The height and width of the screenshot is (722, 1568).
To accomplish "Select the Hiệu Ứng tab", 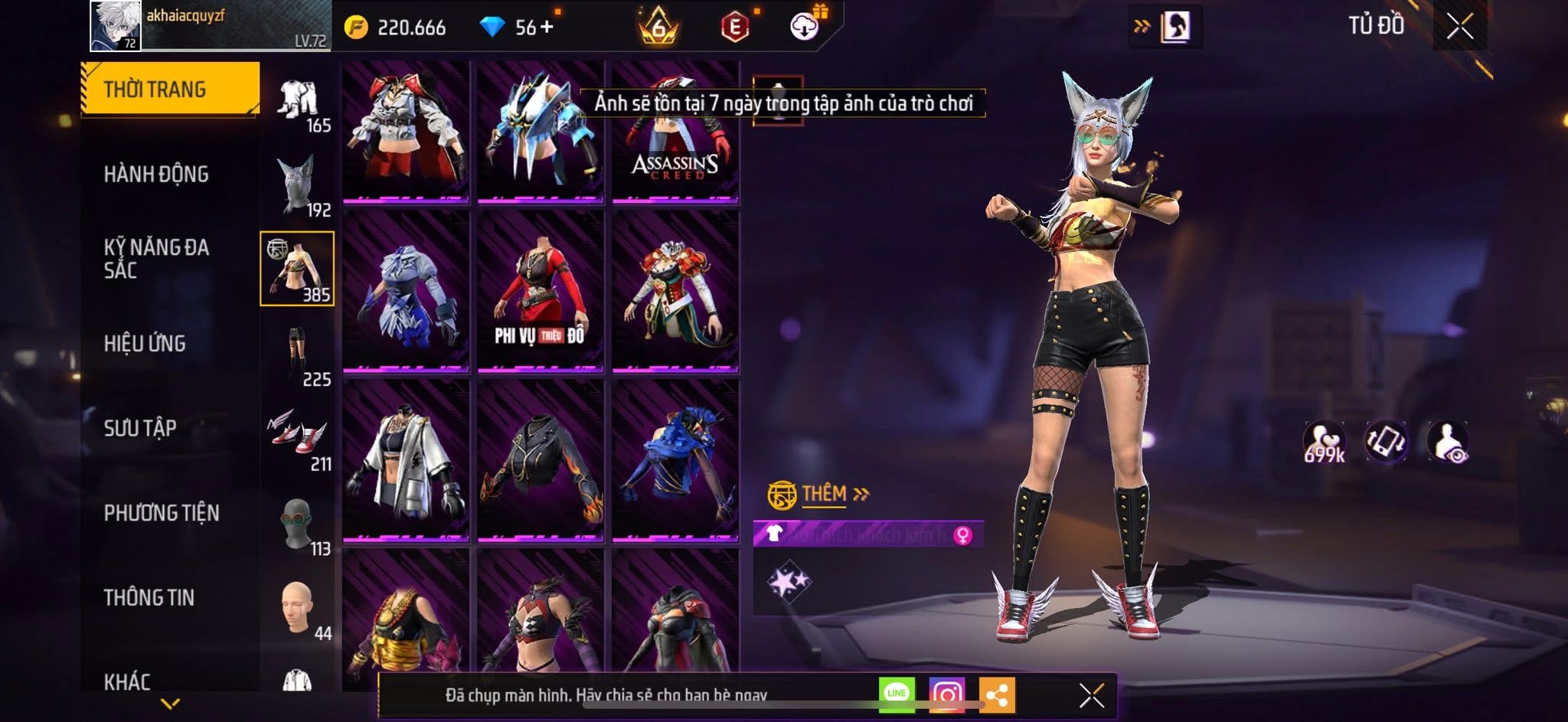I will [x=145, y=344].
